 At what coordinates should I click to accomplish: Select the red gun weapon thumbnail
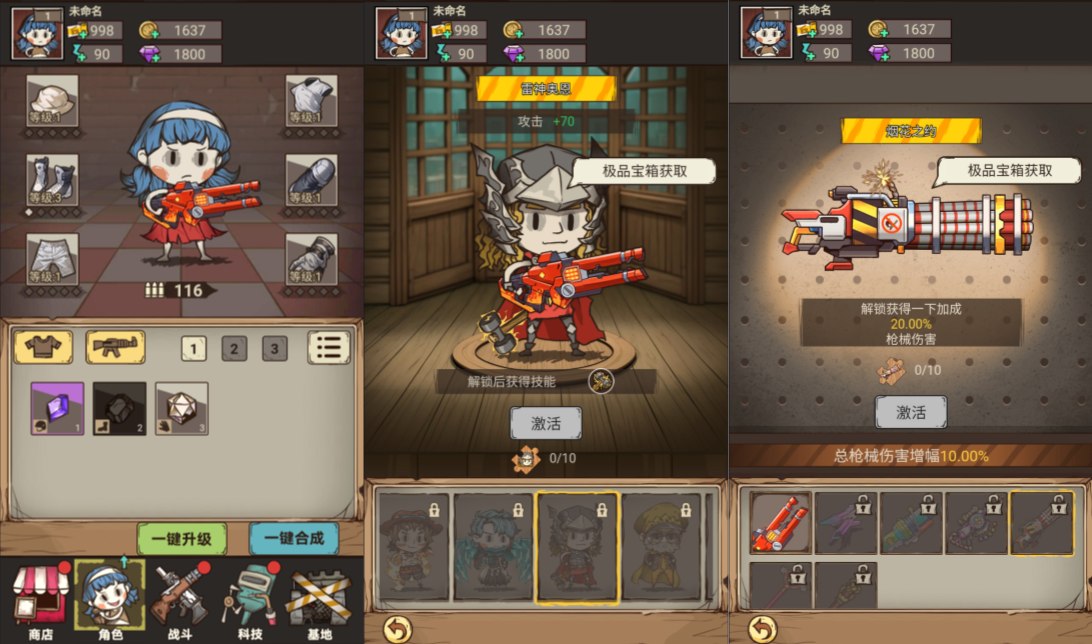coord(781,522)
